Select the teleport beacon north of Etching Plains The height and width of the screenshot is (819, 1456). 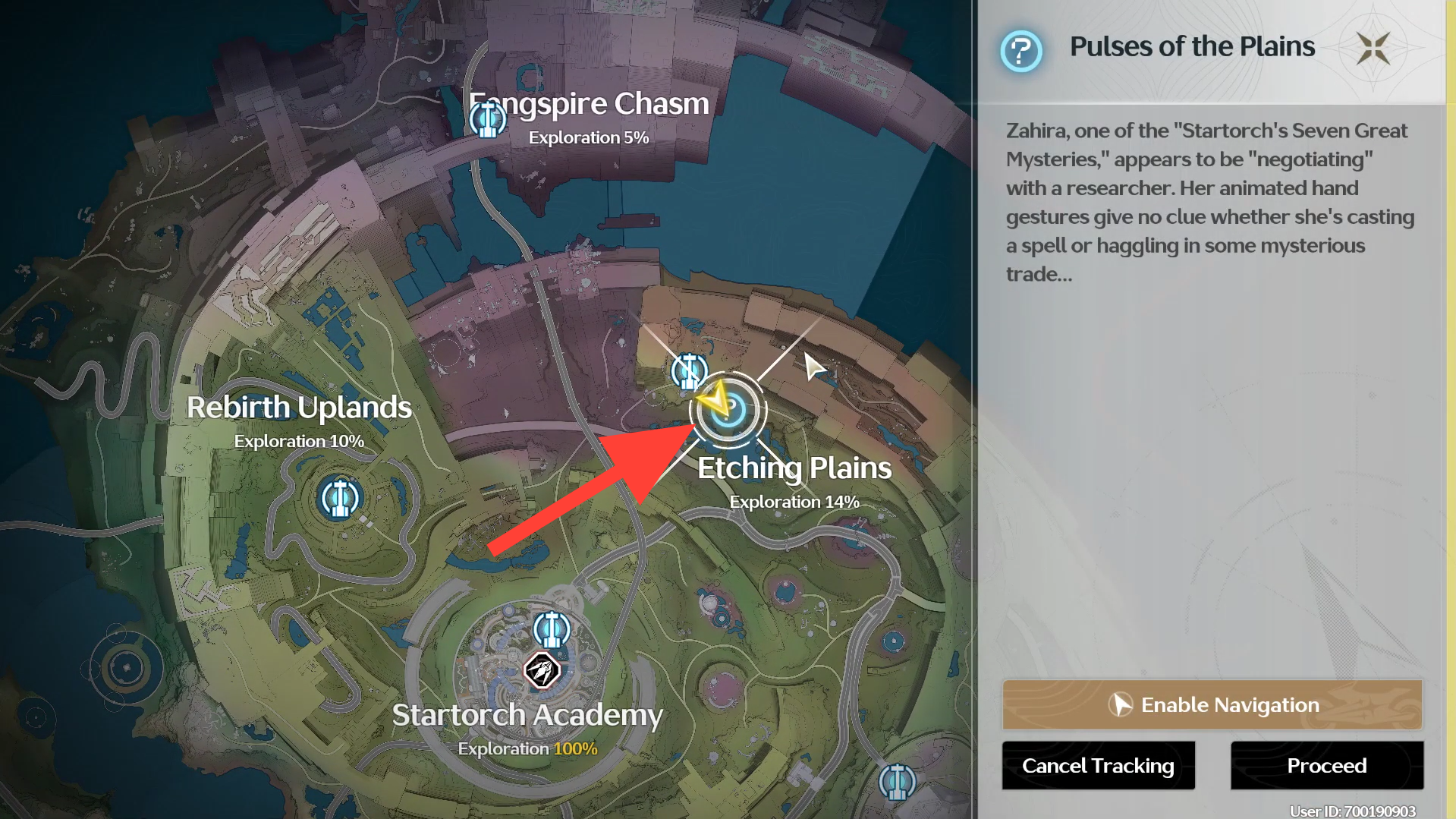click(689, 371)
